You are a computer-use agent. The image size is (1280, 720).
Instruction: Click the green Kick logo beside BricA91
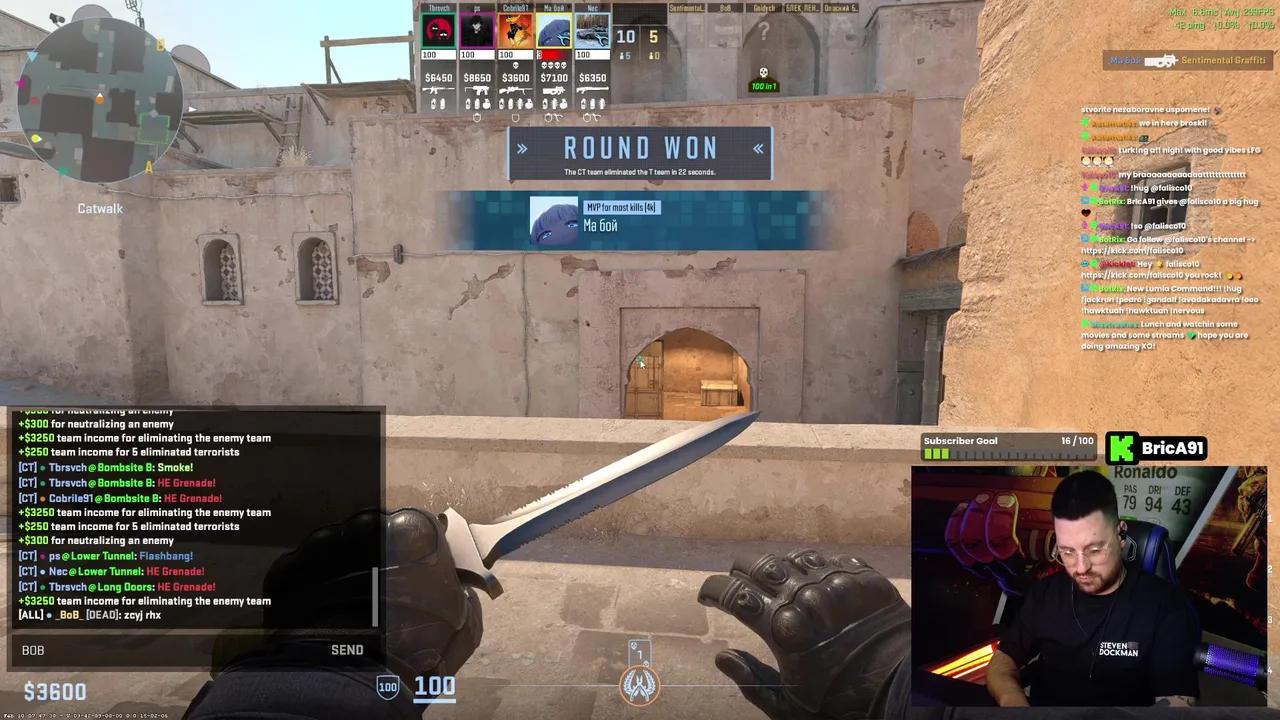pos(1121,448)
